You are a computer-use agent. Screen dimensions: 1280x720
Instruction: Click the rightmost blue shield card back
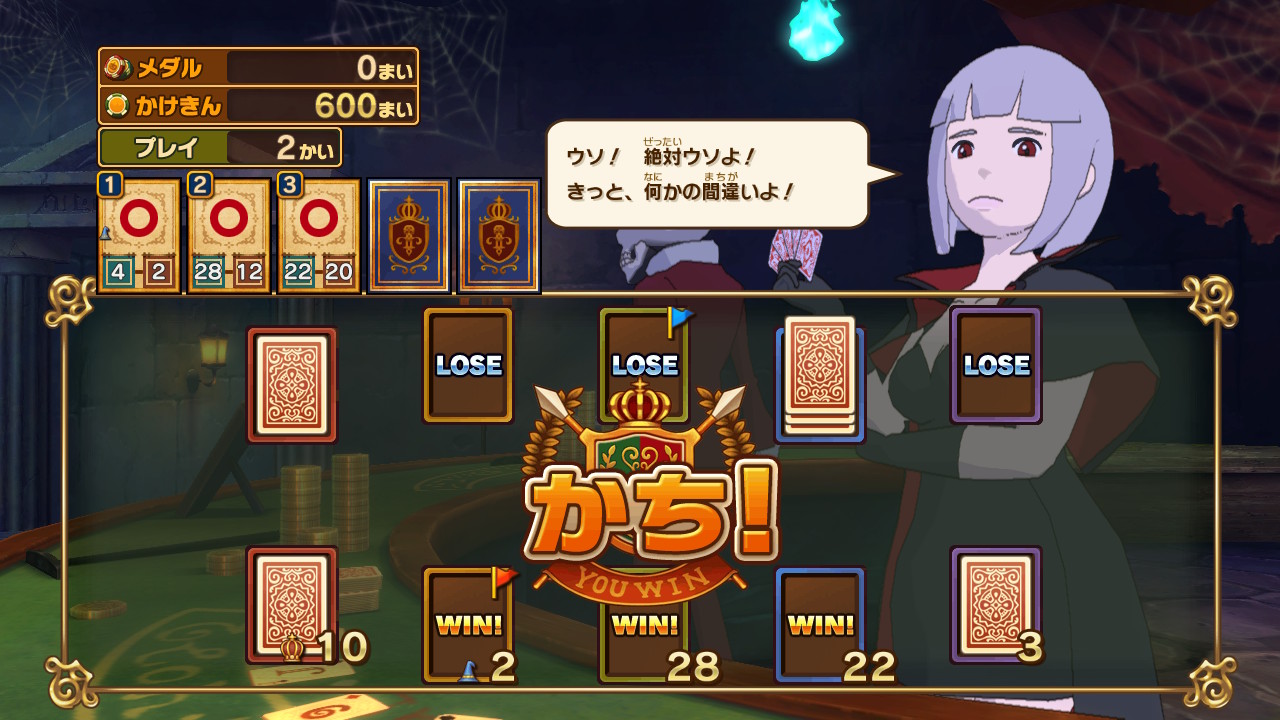(x=498, y=232)
